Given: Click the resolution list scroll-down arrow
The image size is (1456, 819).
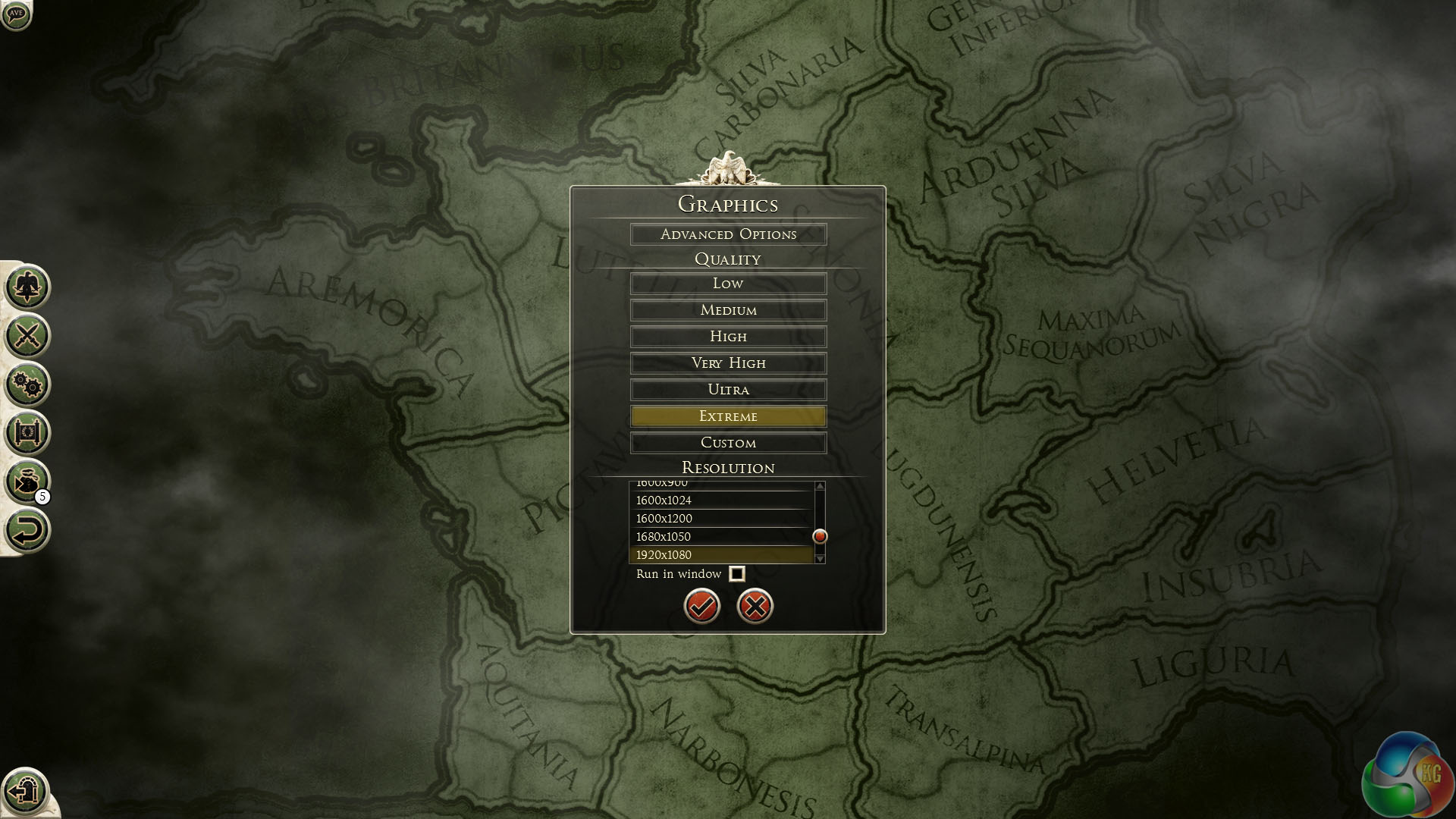Looking at the screenshot, I should pos(820,559).
